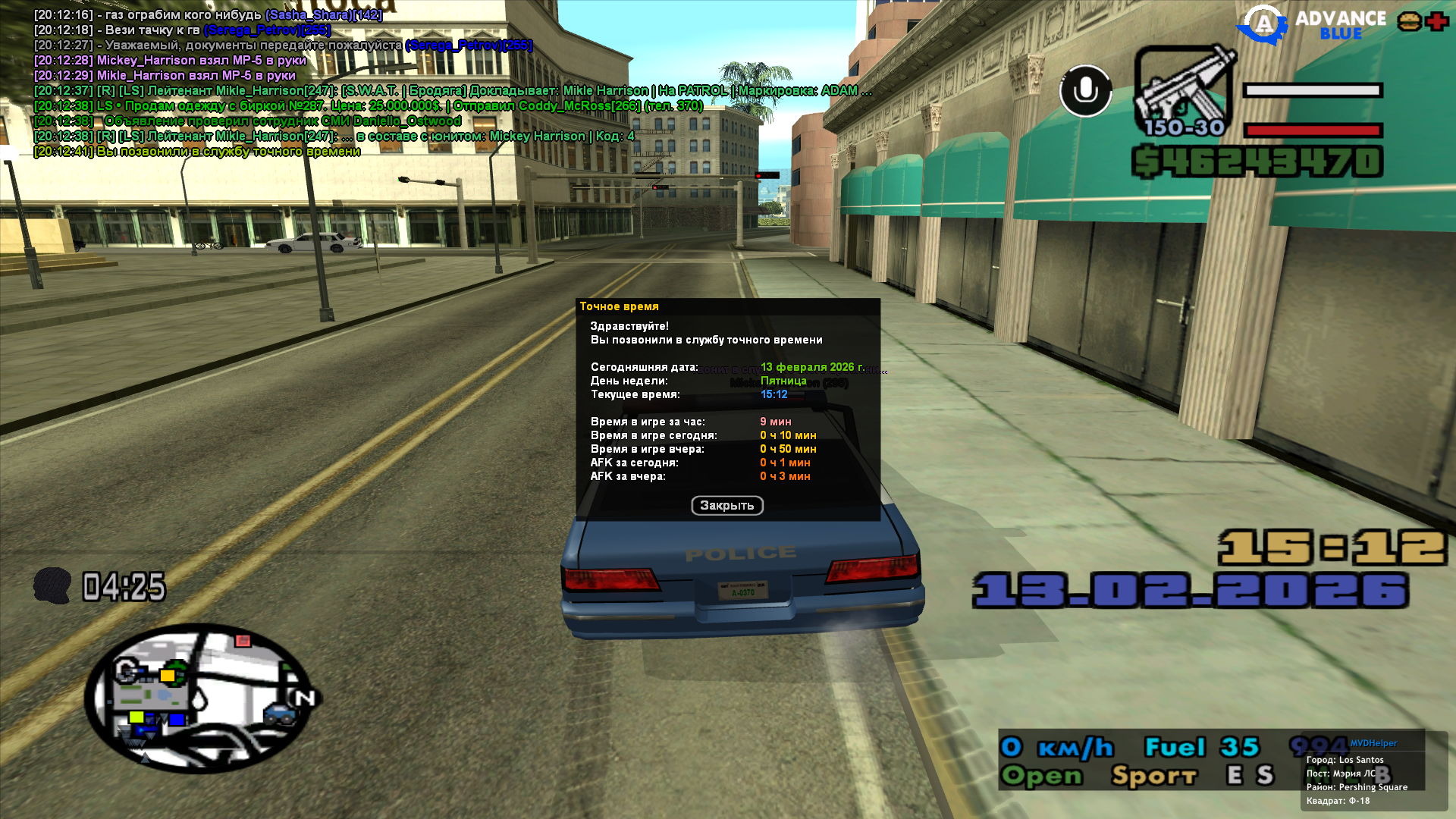This screenshot has height=819, width=1456.
Task: Click the Advance Blue server logo
Action: click(1312, 25)
